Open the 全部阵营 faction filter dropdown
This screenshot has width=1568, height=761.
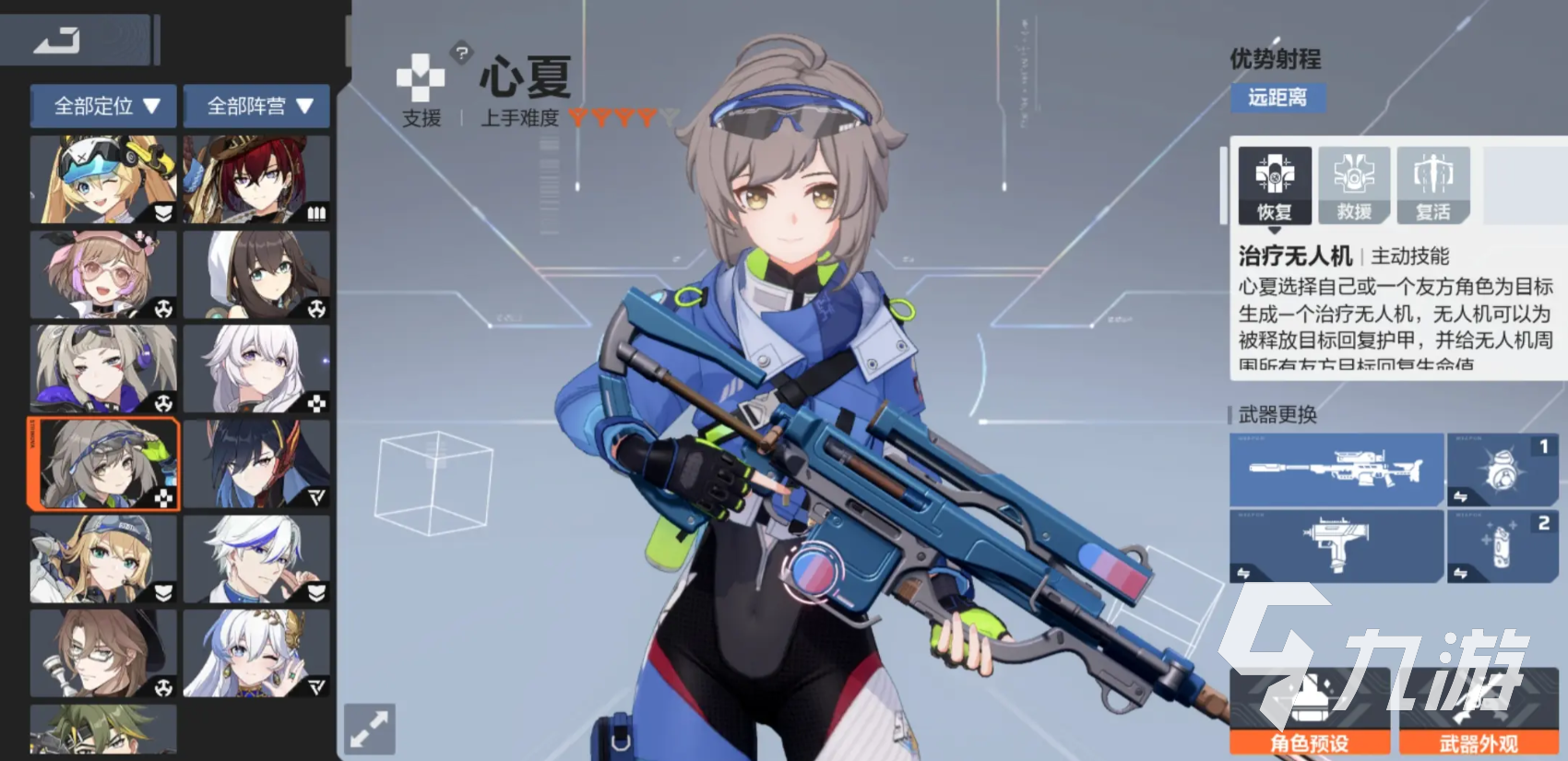[x=257, y=106]
